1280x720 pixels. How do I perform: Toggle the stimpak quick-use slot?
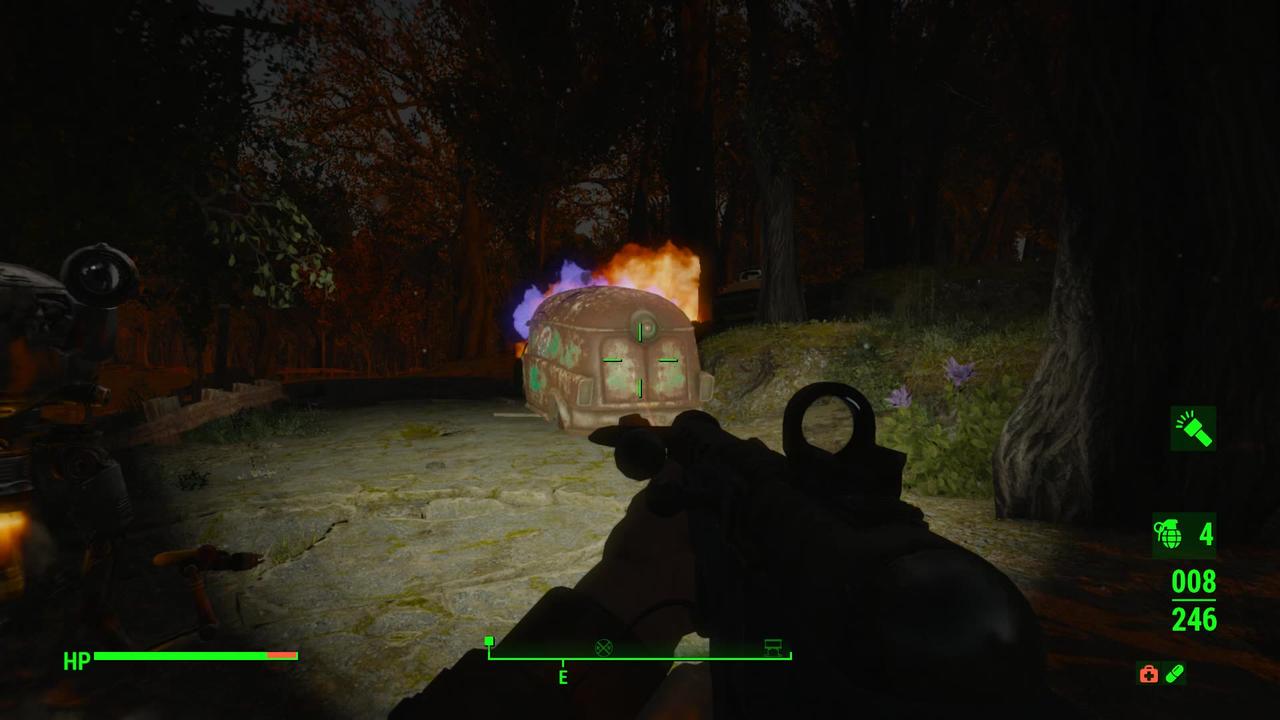click(x=1148, y=674)
